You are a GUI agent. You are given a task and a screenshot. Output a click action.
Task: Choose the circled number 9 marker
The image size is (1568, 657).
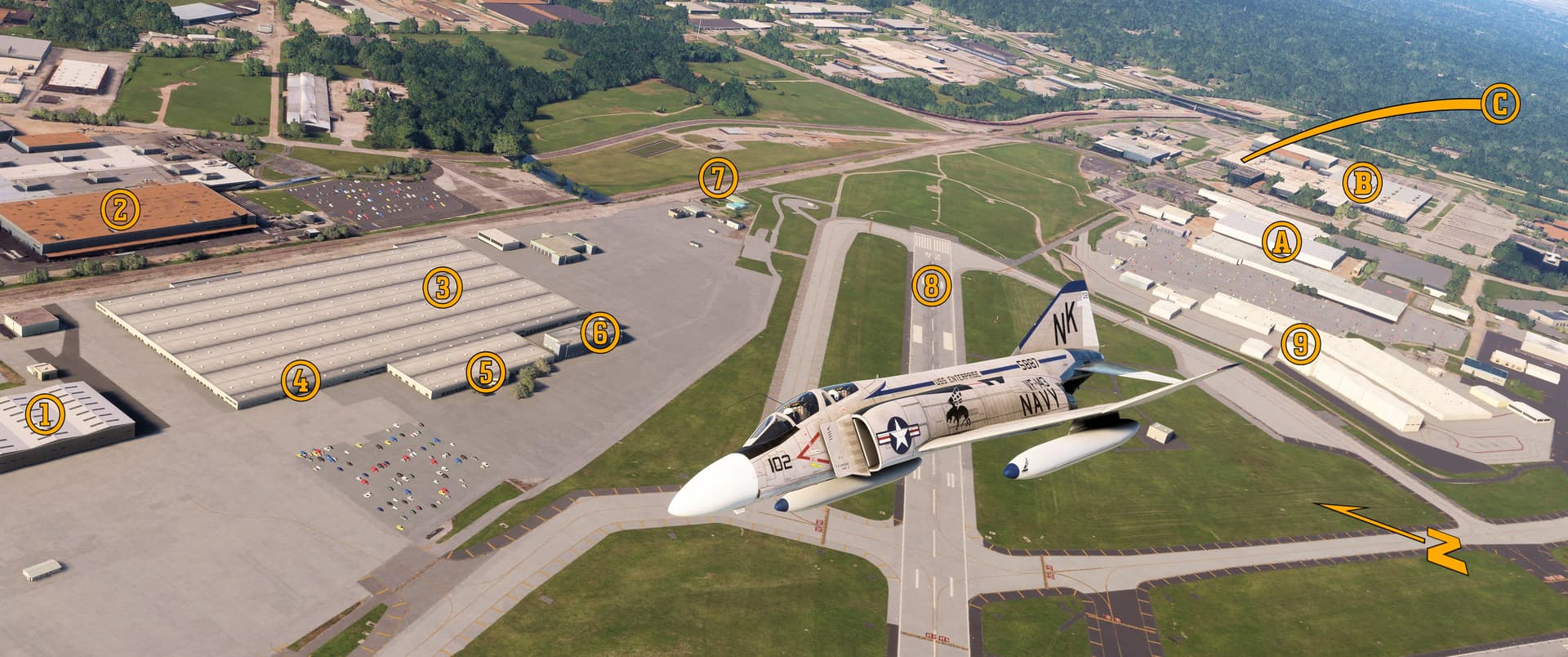tap(1299, 343)
